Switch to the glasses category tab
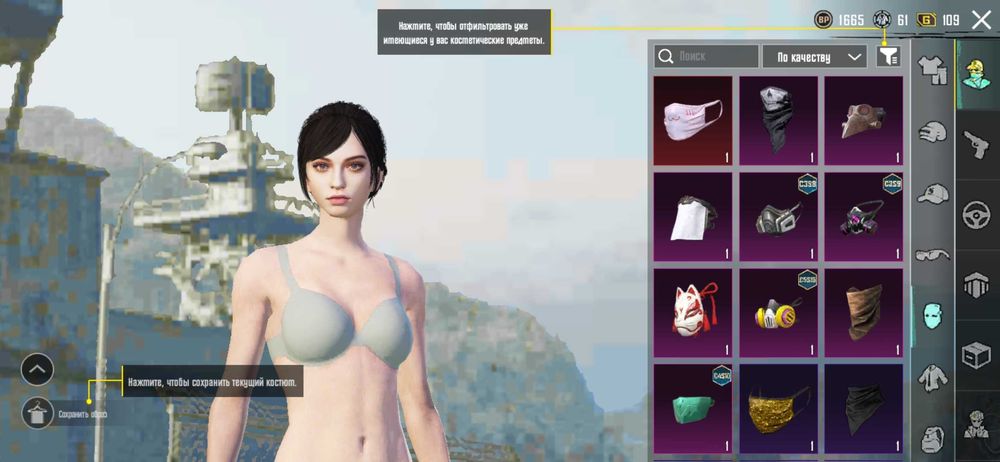 (933, 254)
